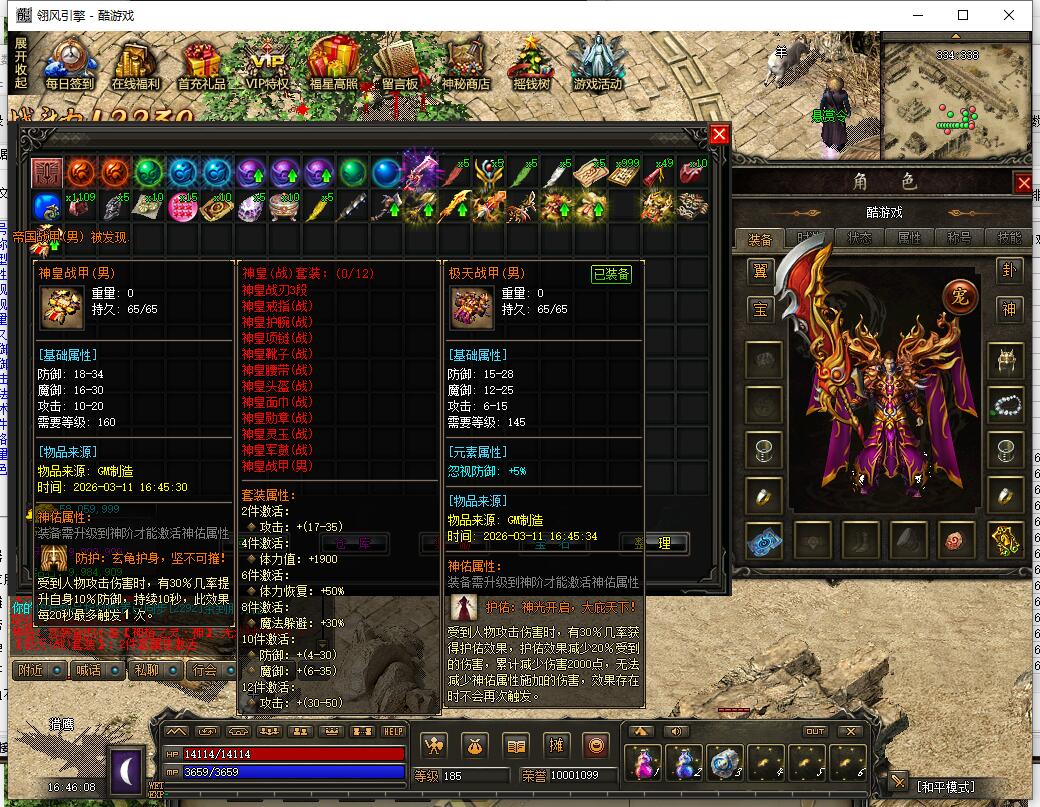Close the 角色 character panel
The height and width of the screenshot is (807, 1040).
(x=1023, y=183)
